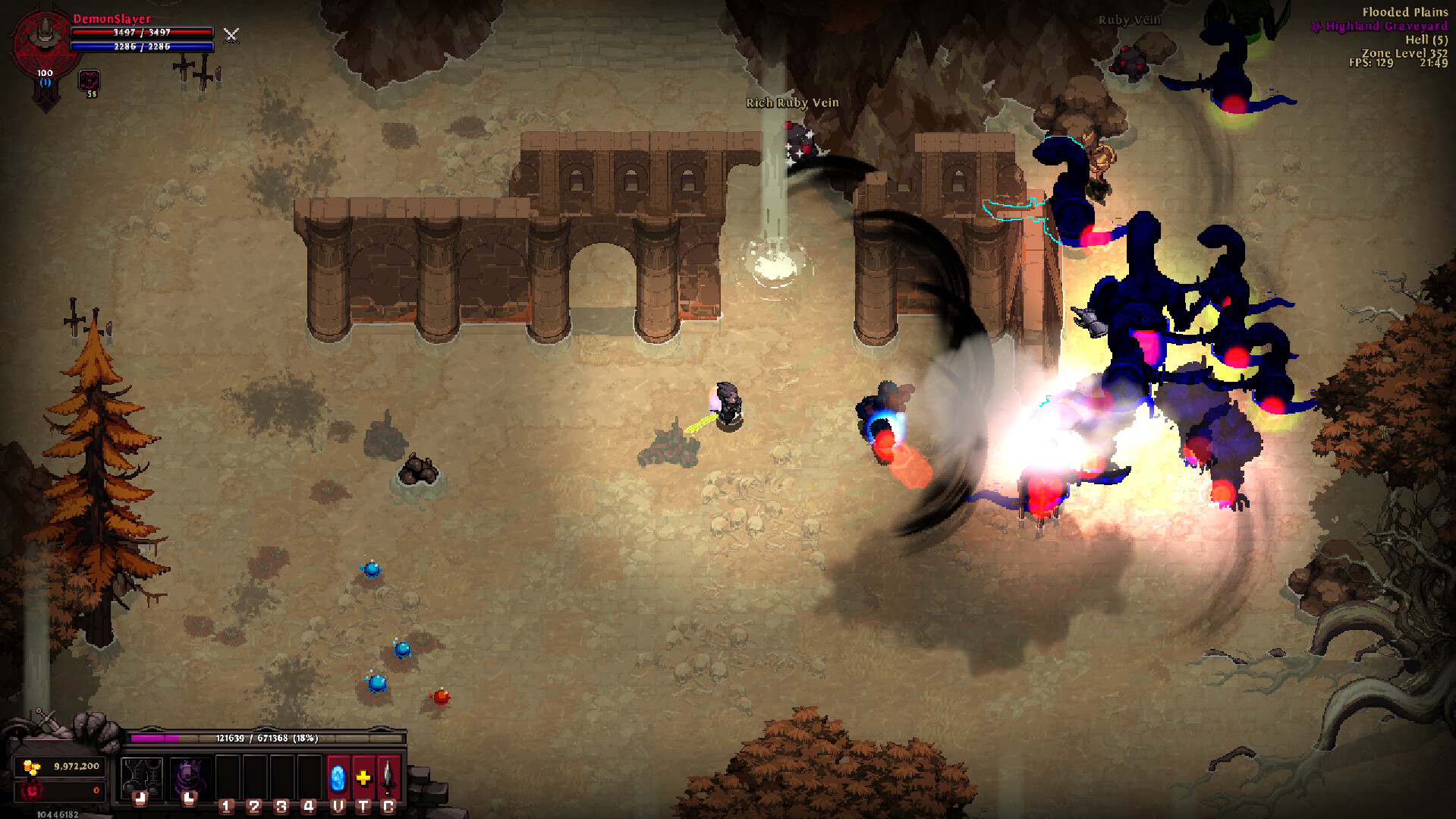
Task: Select the boots item in the left hotbar slot
Action: point(142,776)
